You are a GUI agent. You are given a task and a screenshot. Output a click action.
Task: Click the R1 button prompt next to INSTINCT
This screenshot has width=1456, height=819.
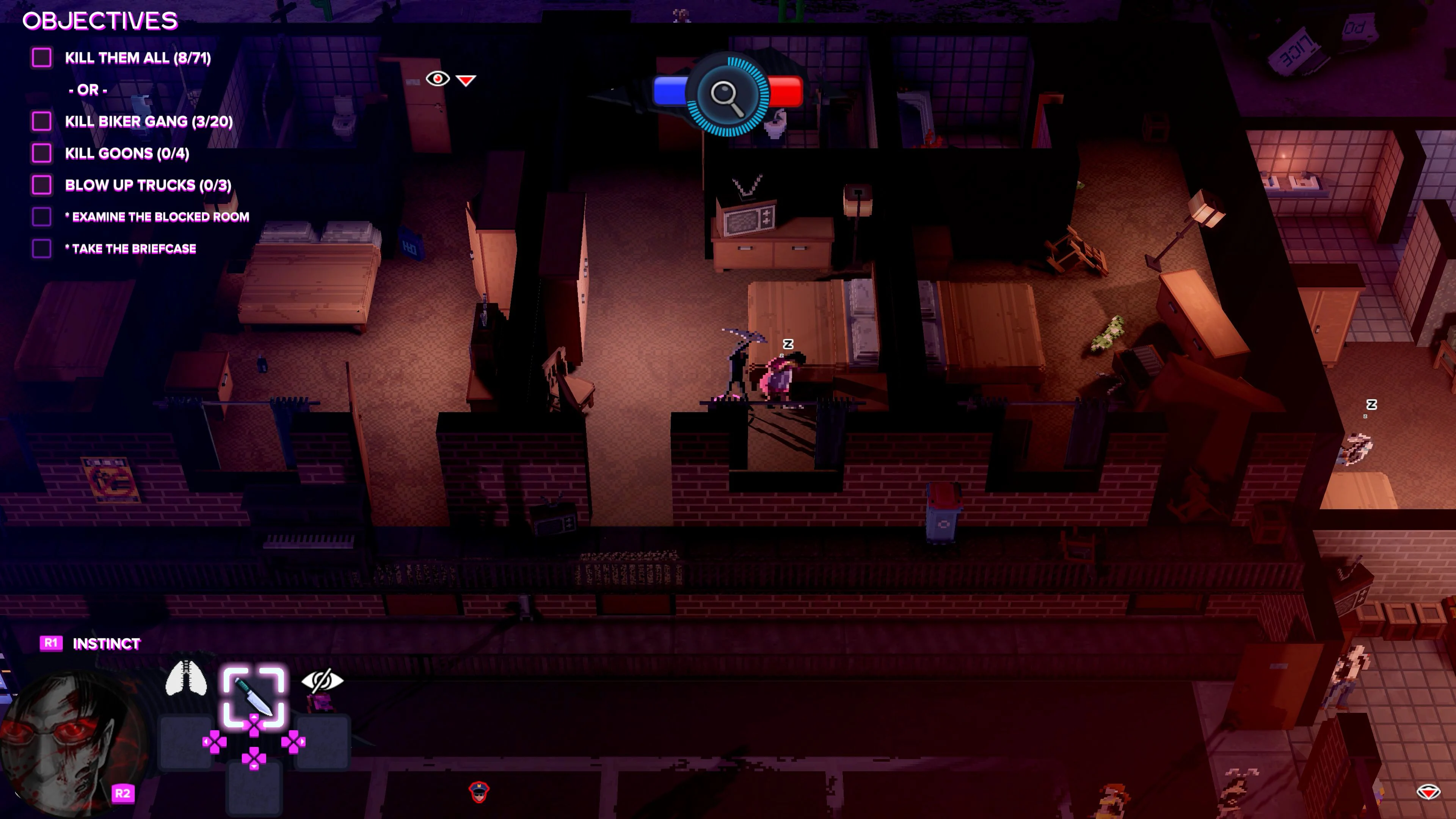coord(52,643)
